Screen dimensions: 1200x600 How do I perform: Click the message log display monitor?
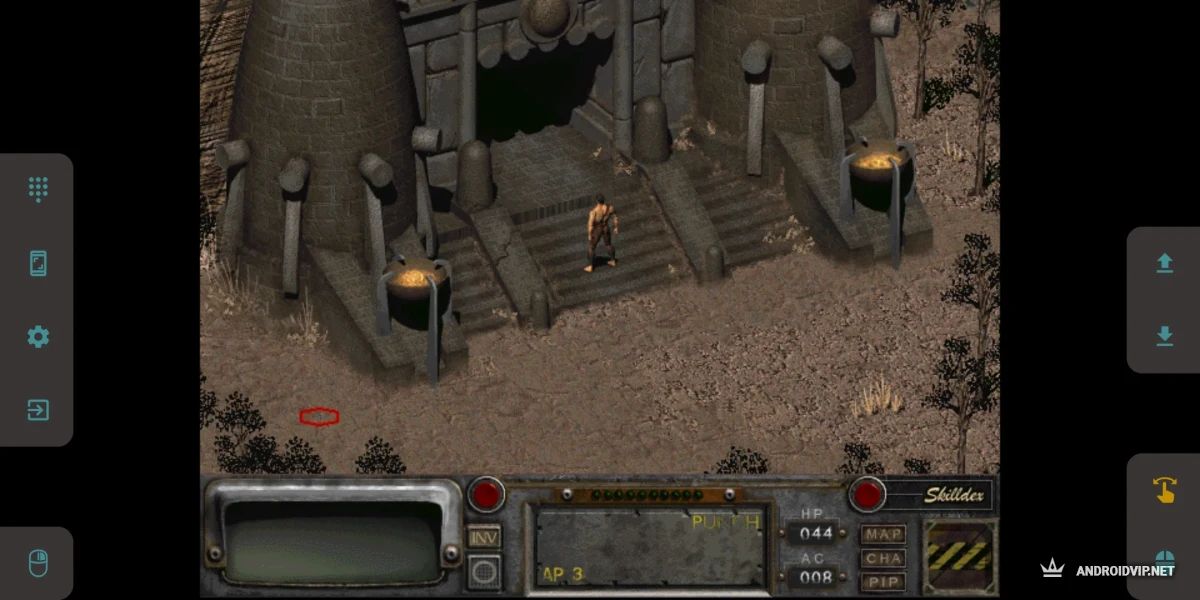pos(333,541)
